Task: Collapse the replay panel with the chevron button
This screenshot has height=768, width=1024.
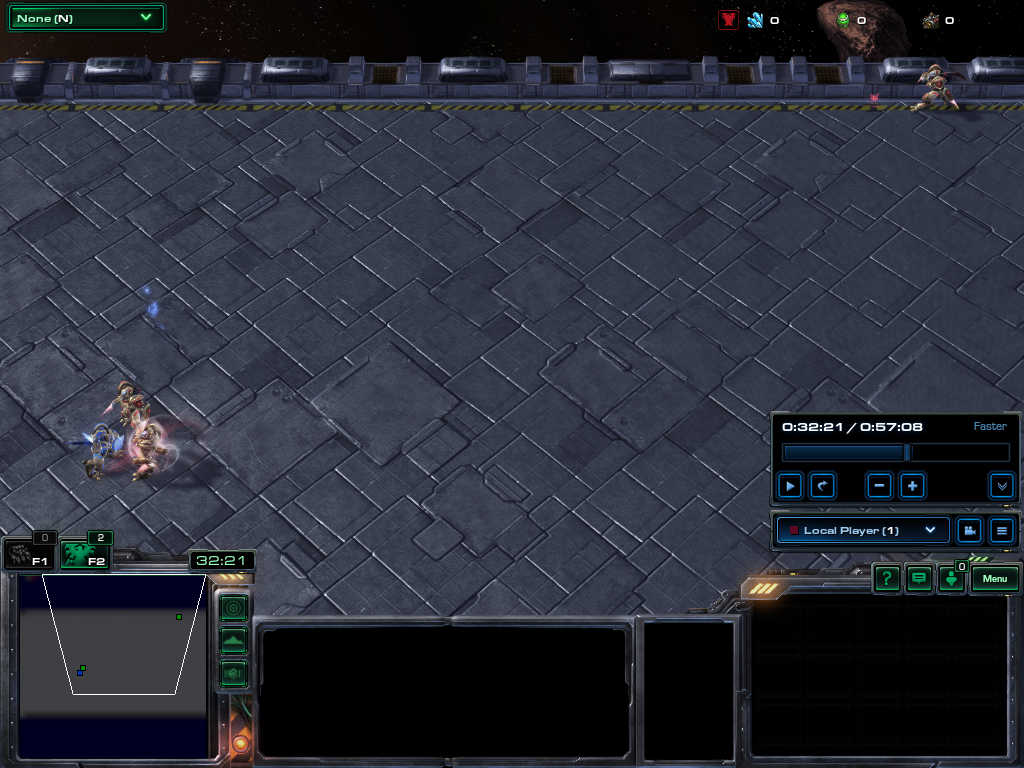Action: [1001, 486]
